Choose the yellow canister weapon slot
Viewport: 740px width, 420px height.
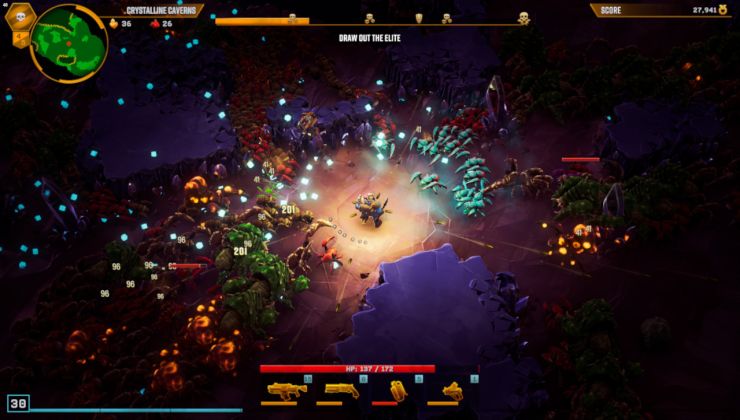pyautogui.click(x=397, y=389)
